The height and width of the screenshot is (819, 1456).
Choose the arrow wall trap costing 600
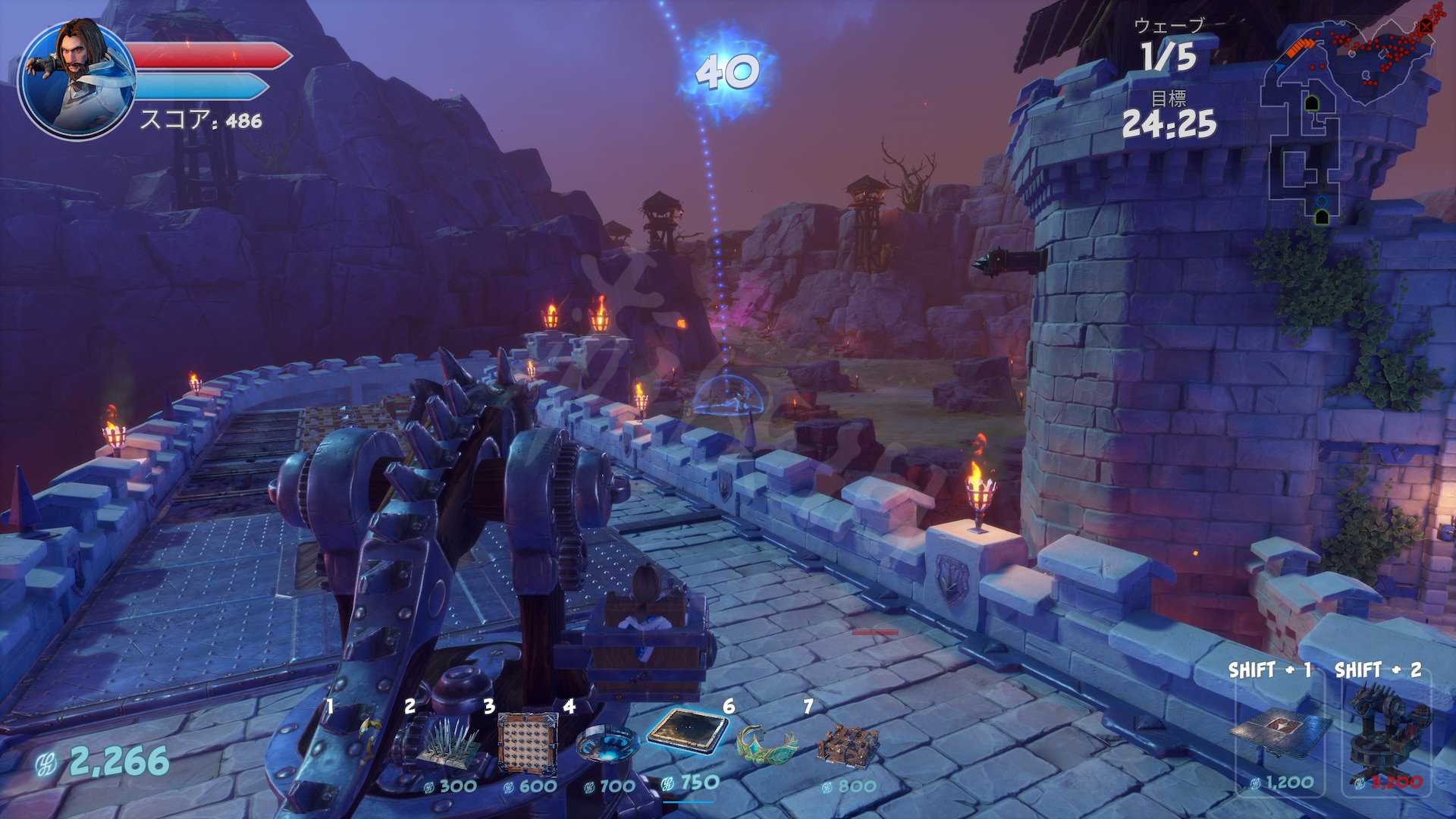pyautogui.click(x=528, y=743)
